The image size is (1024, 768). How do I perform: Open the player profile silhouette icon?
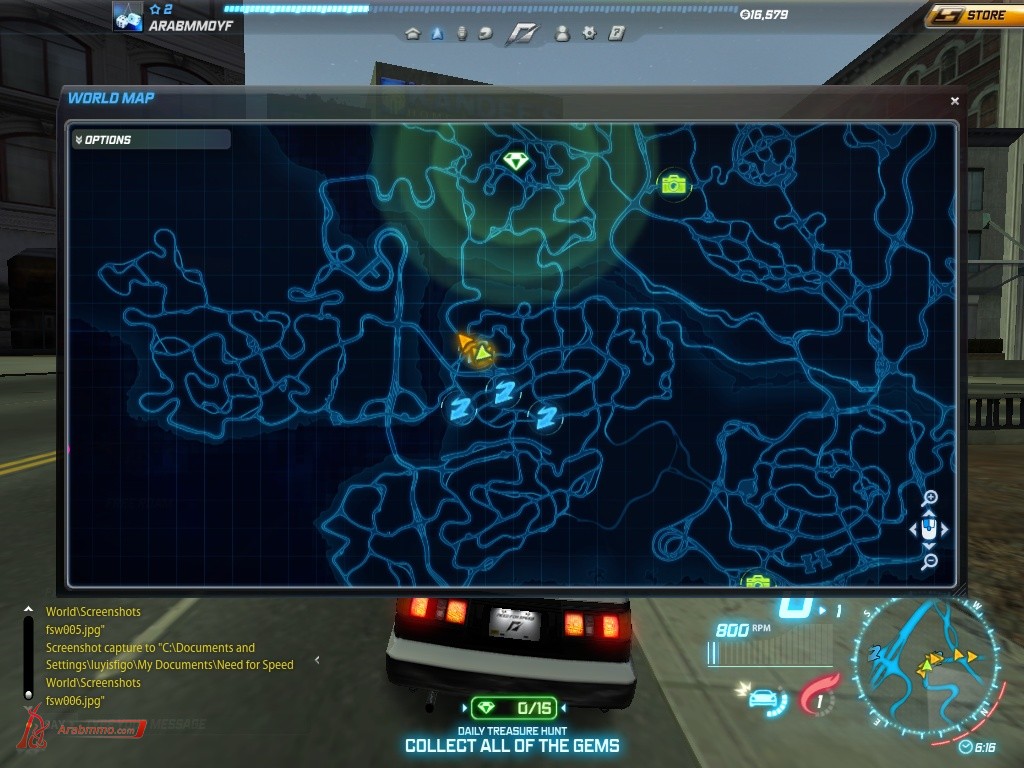click(x=562, y=33)
